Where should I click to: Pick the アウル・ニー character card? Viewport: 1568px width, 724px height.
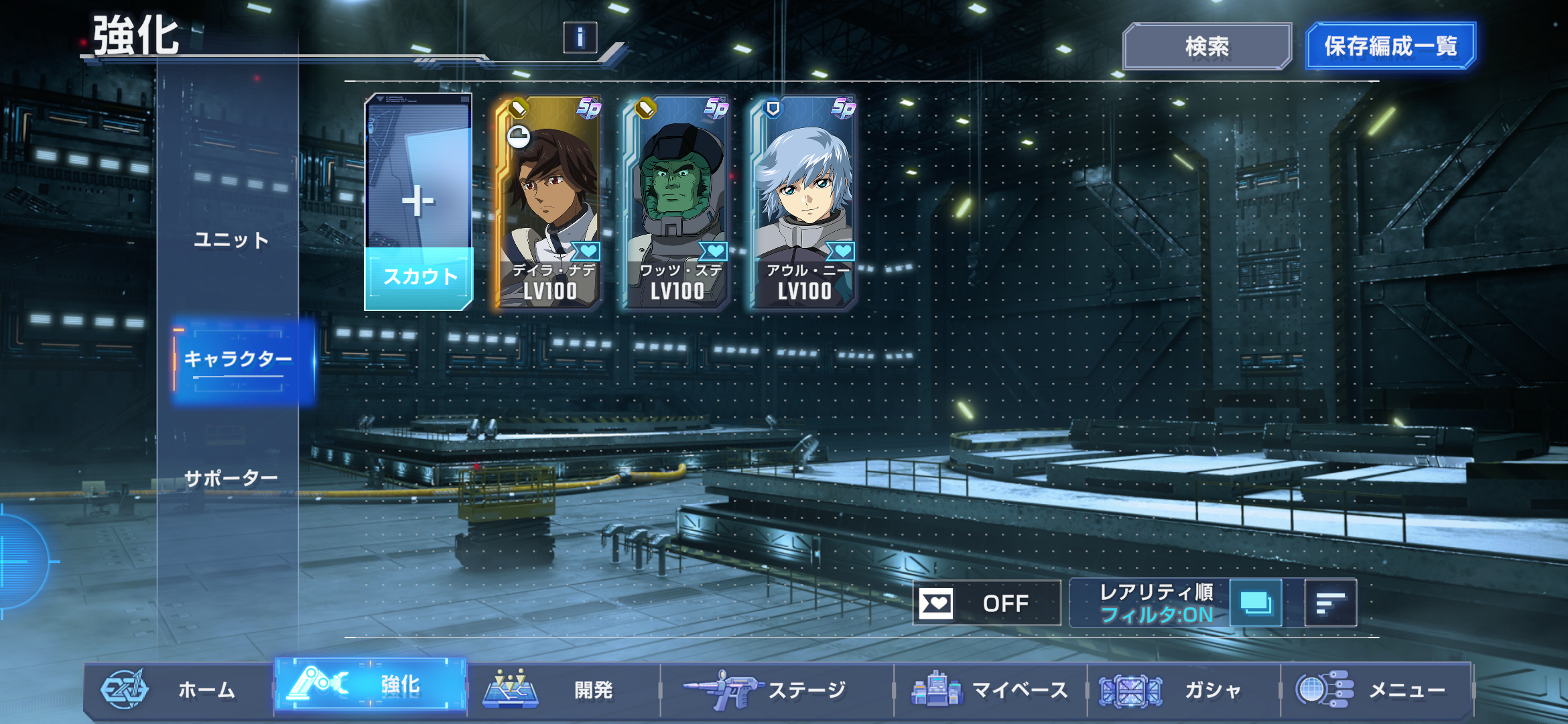(803, 202)
